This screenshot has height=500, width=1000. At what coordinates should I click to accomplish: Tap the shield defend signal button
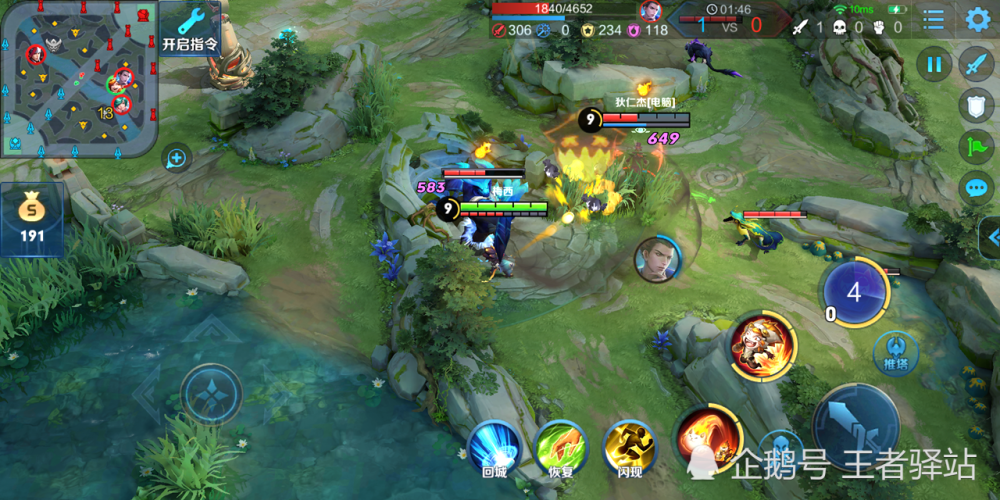click(x=975, y=107)
